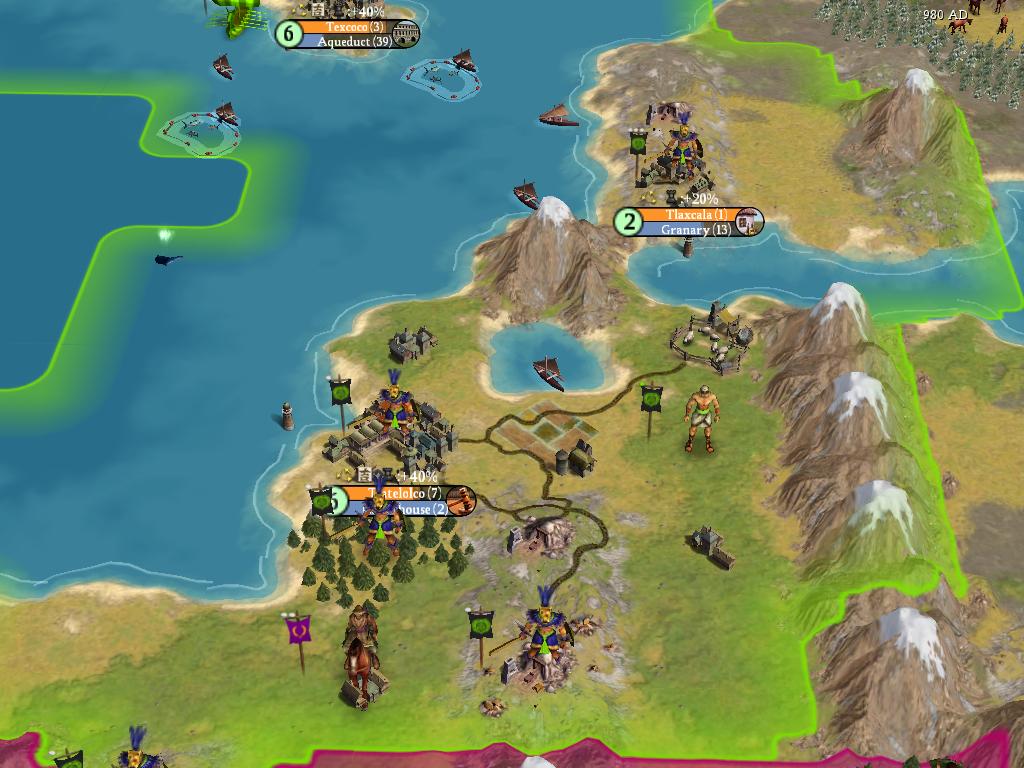Open the Texcoco city bar
1024x768 pixels.
(347, 28)
